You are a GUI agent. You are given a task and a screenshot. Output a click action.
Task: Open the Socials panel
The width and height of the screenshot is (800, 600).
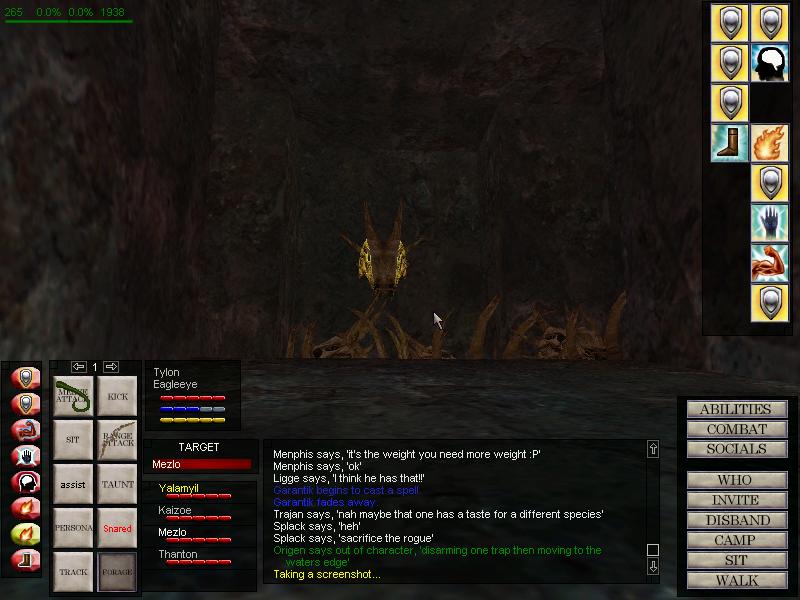click(735, 449)
